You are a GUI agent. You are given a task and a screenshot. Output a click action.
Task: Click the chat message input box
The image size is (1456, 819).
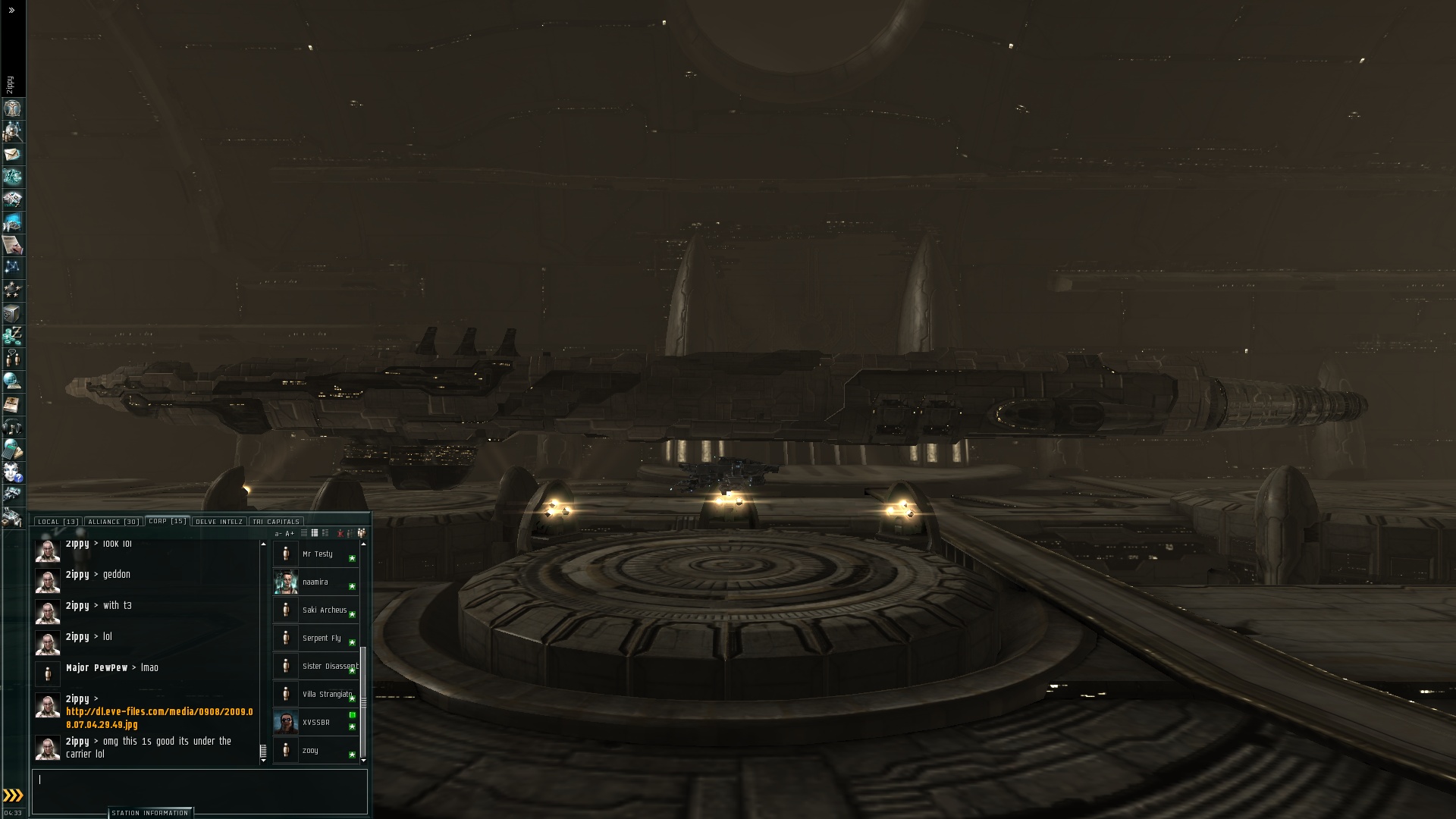tap(199, 790)
